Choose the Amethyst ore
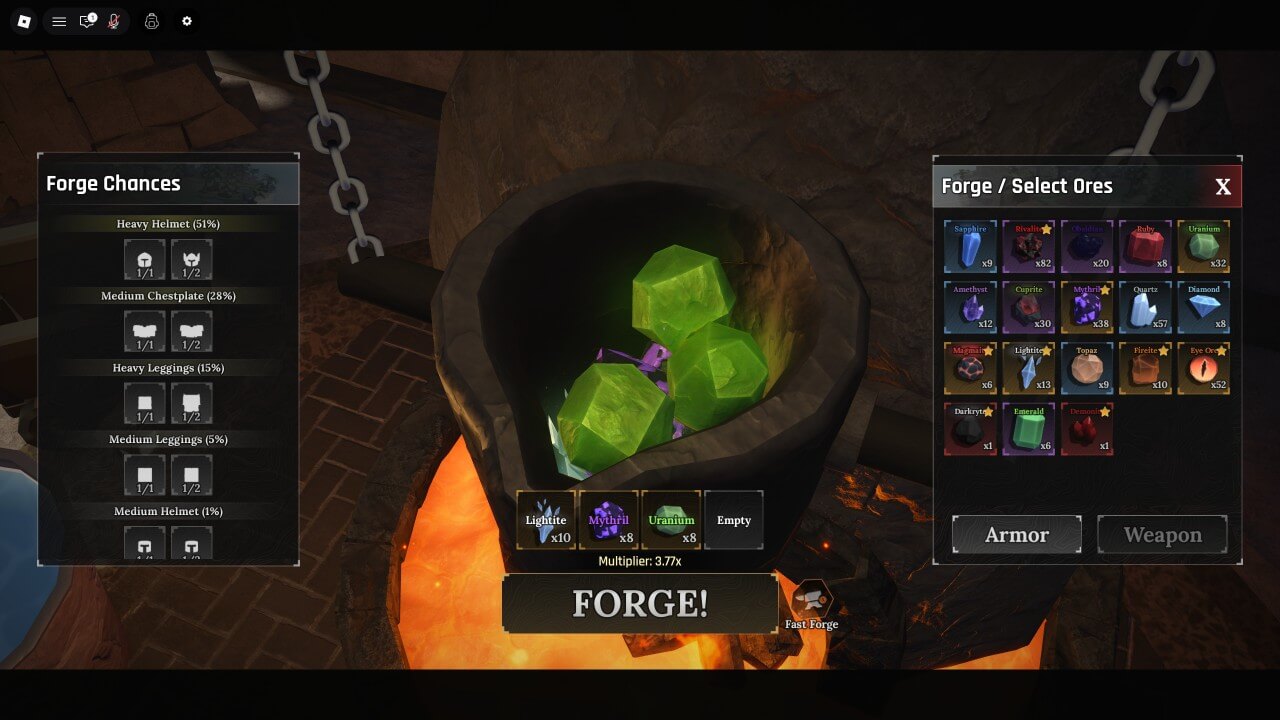The height and width of the screenshot is (720, 1280). click(970, 308)
